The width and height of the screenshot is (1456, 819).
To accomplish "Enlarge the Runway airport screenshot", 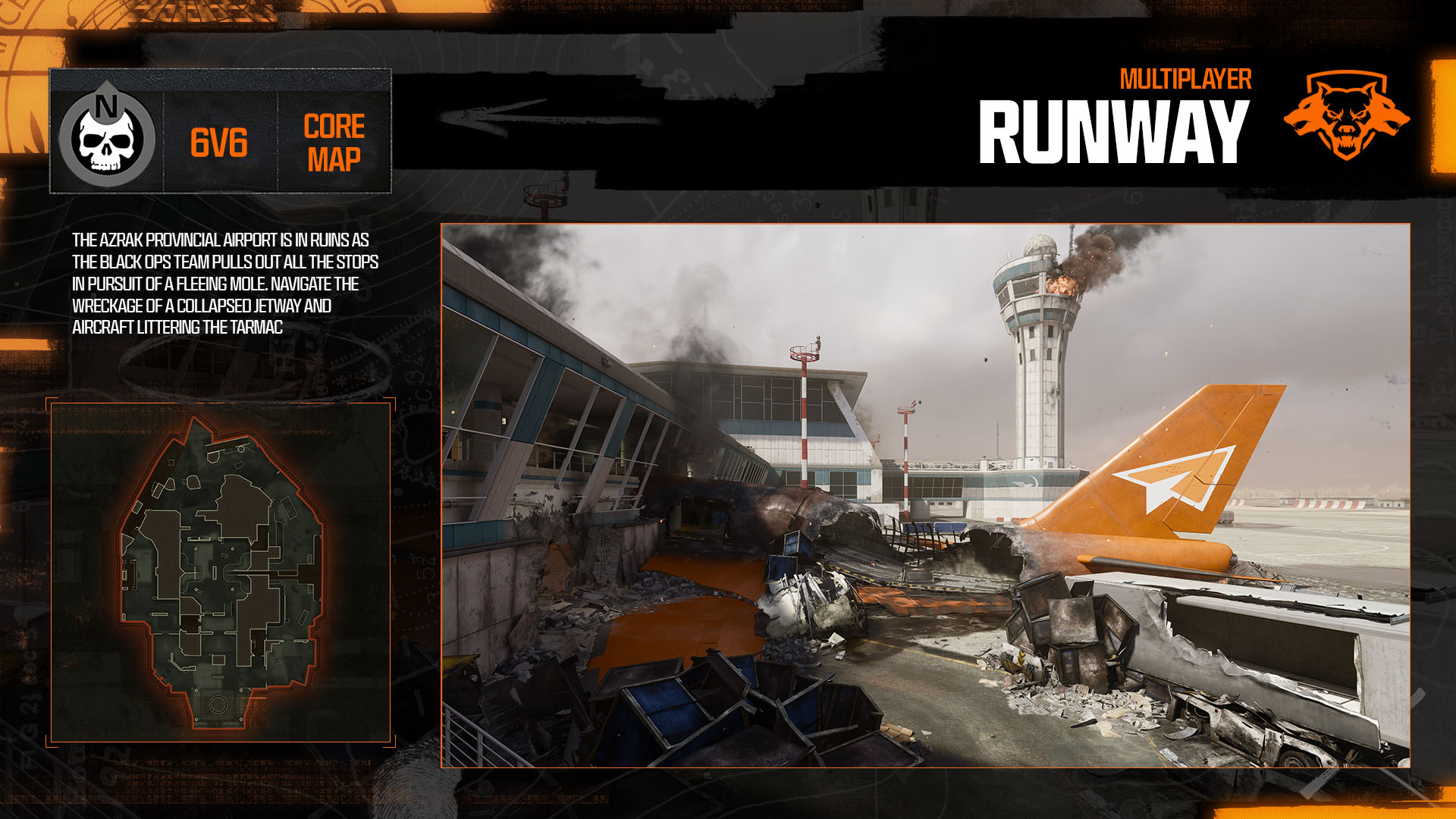I will 925,495.
